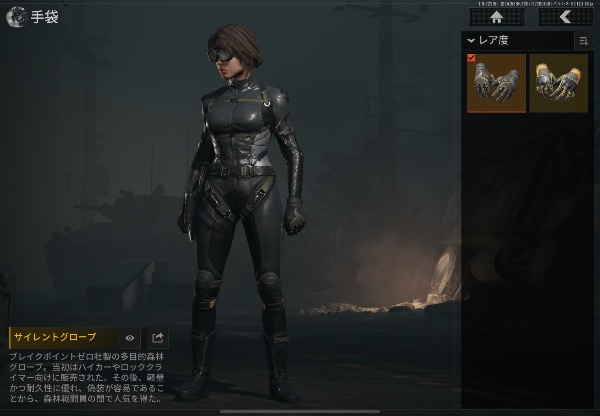Share the サイレントグローブ item

tap(158, 338)
